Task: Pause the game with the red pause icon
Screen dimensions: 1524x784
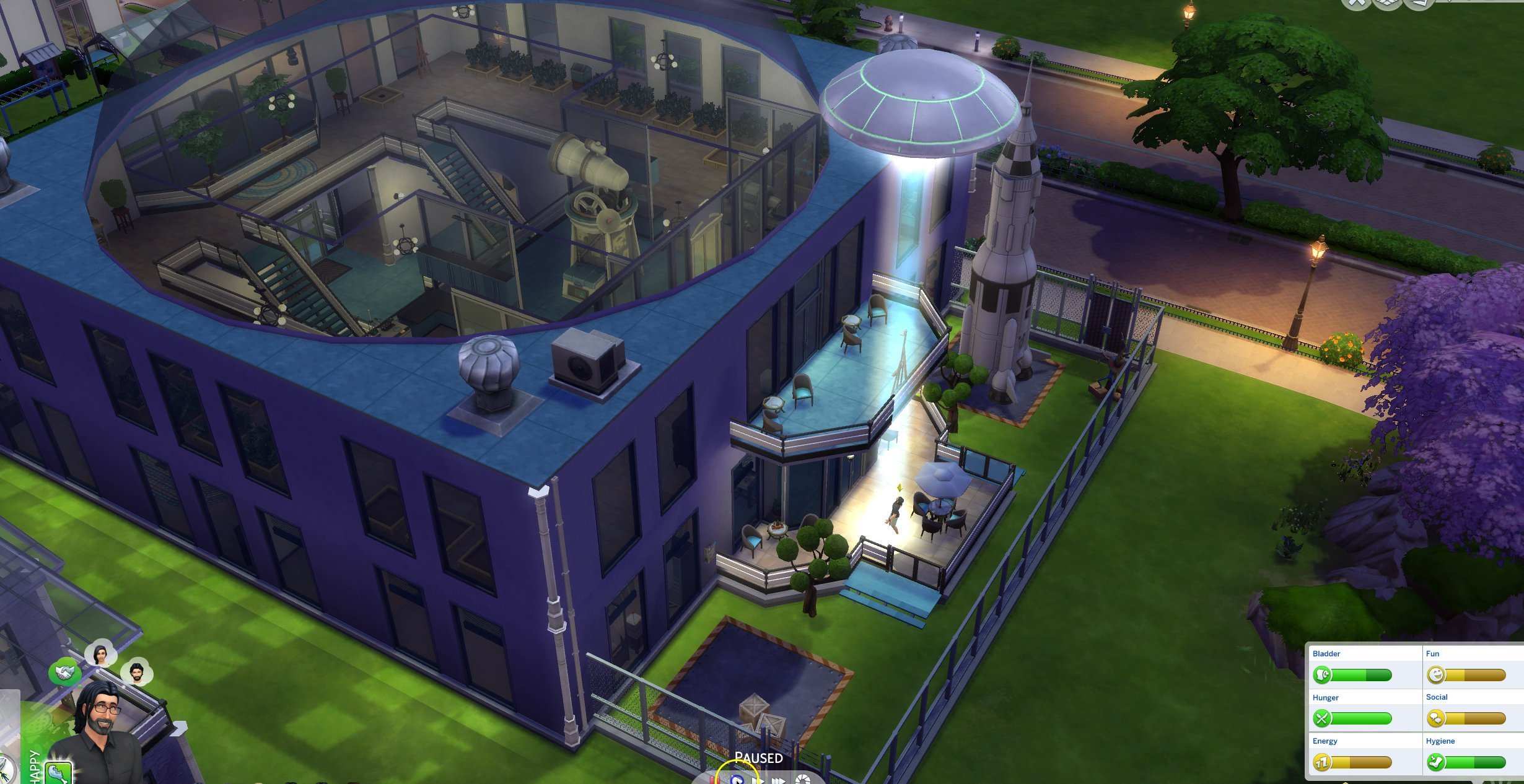Action: [x=715, y=779]
